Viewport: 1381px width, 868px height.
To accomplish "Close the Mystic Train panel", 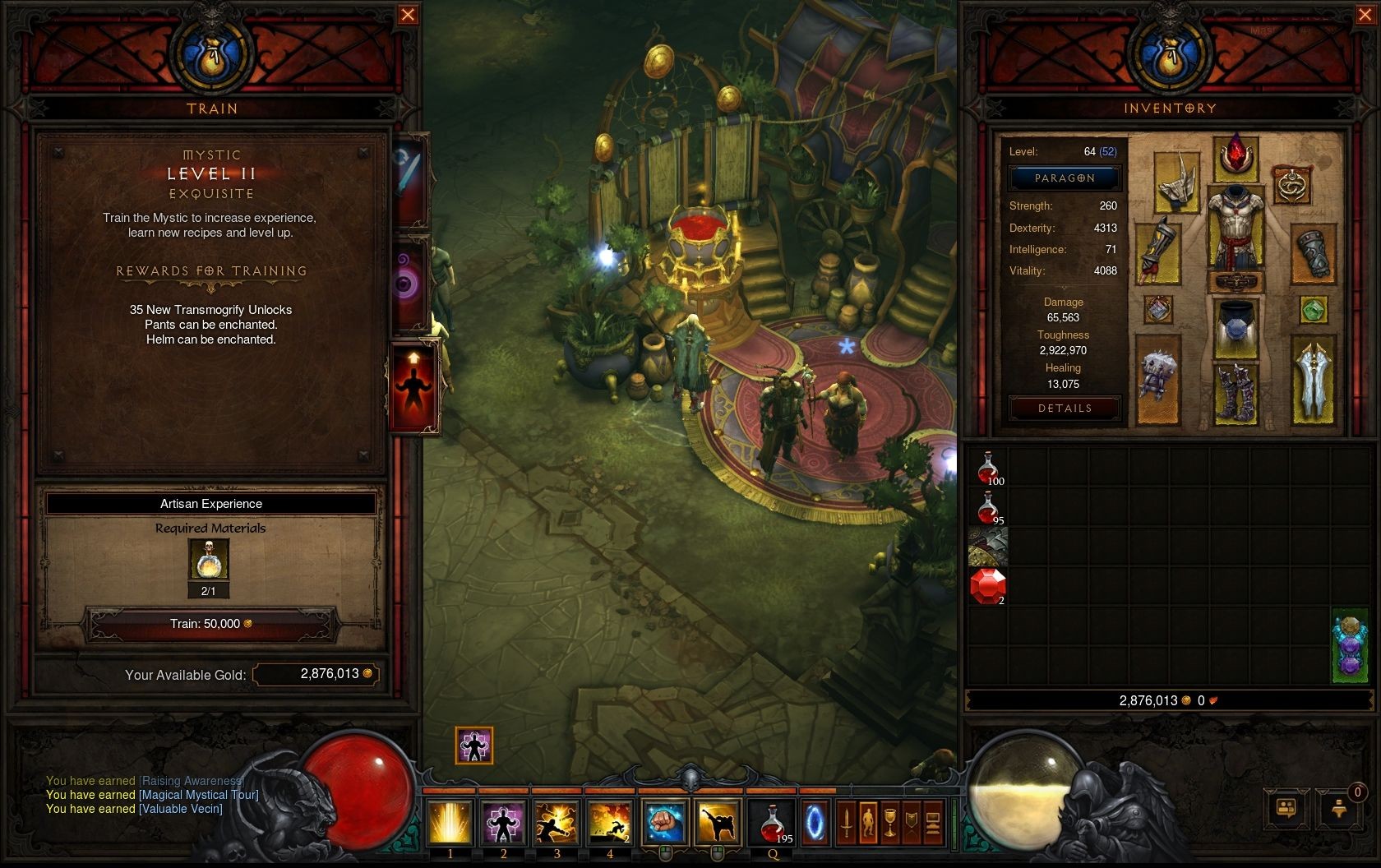I will 407,15.
